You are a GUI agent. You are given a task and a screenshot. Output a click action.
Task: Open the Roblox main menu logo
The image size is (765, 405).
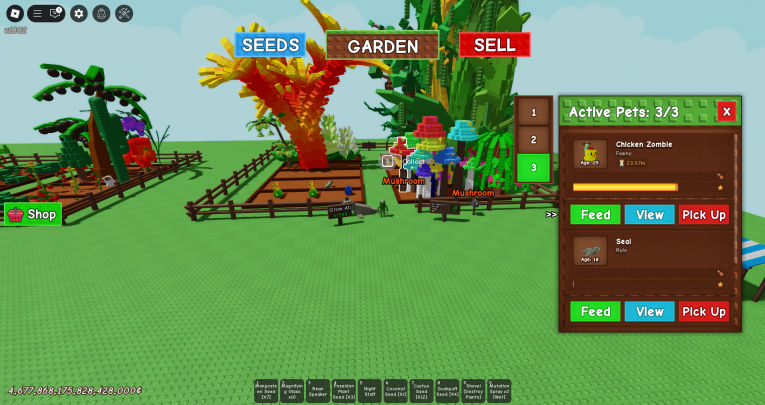(15, 13)
